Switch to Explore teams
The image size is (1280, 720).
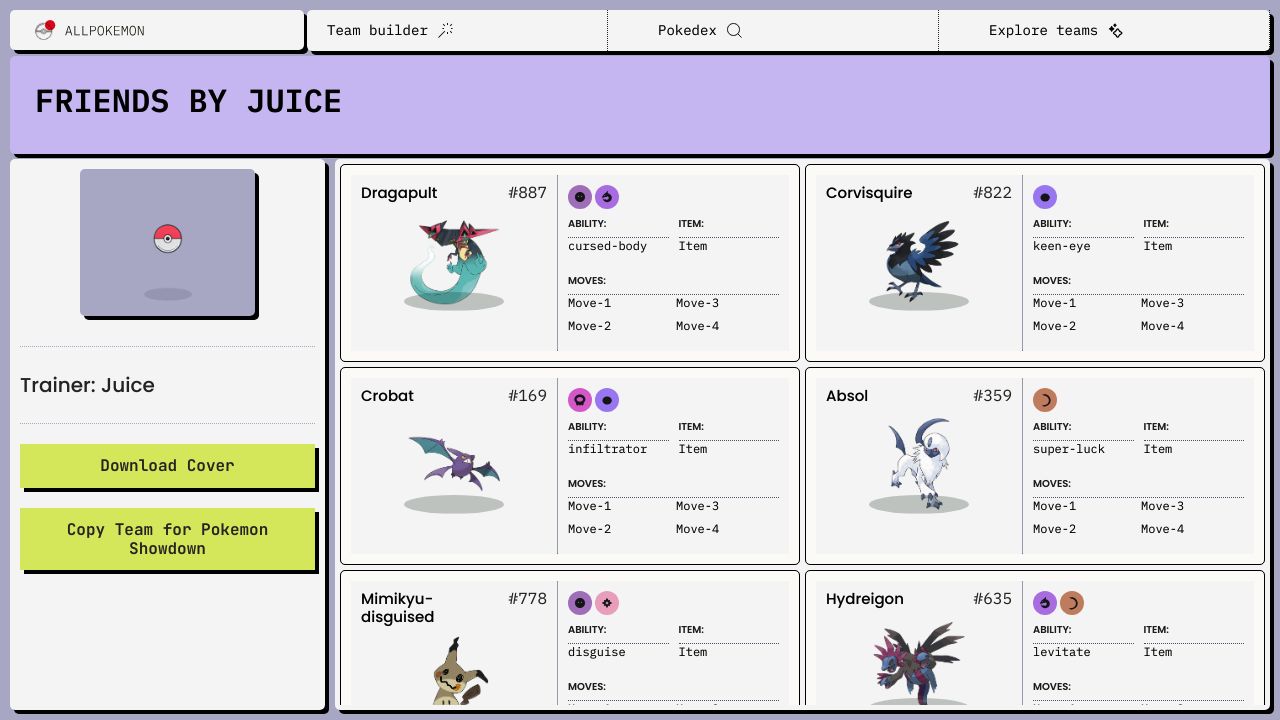click(1055, 31)
